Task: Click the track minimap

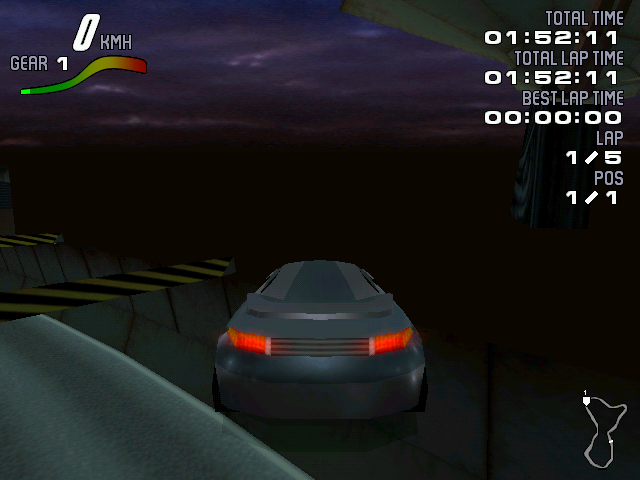Action: click(x=603, y=430)
